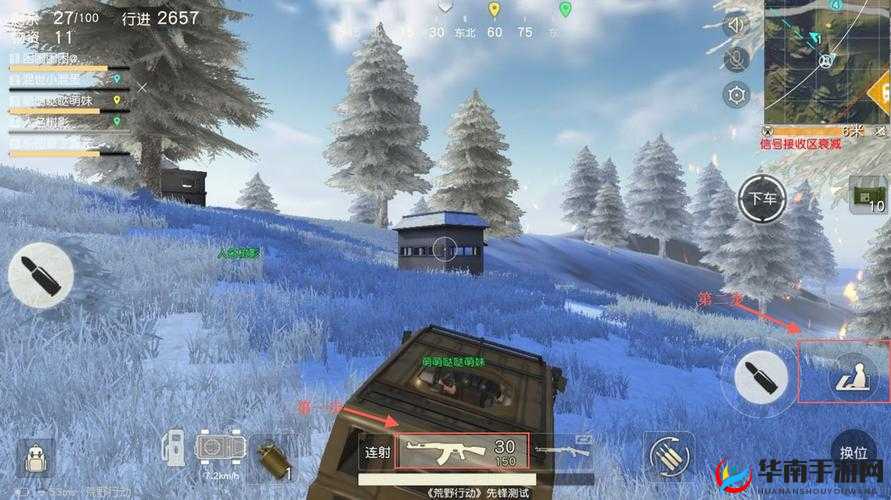Toggle the muted microphone icon
This screenshot has width=891, height=500.
(737, 60)
